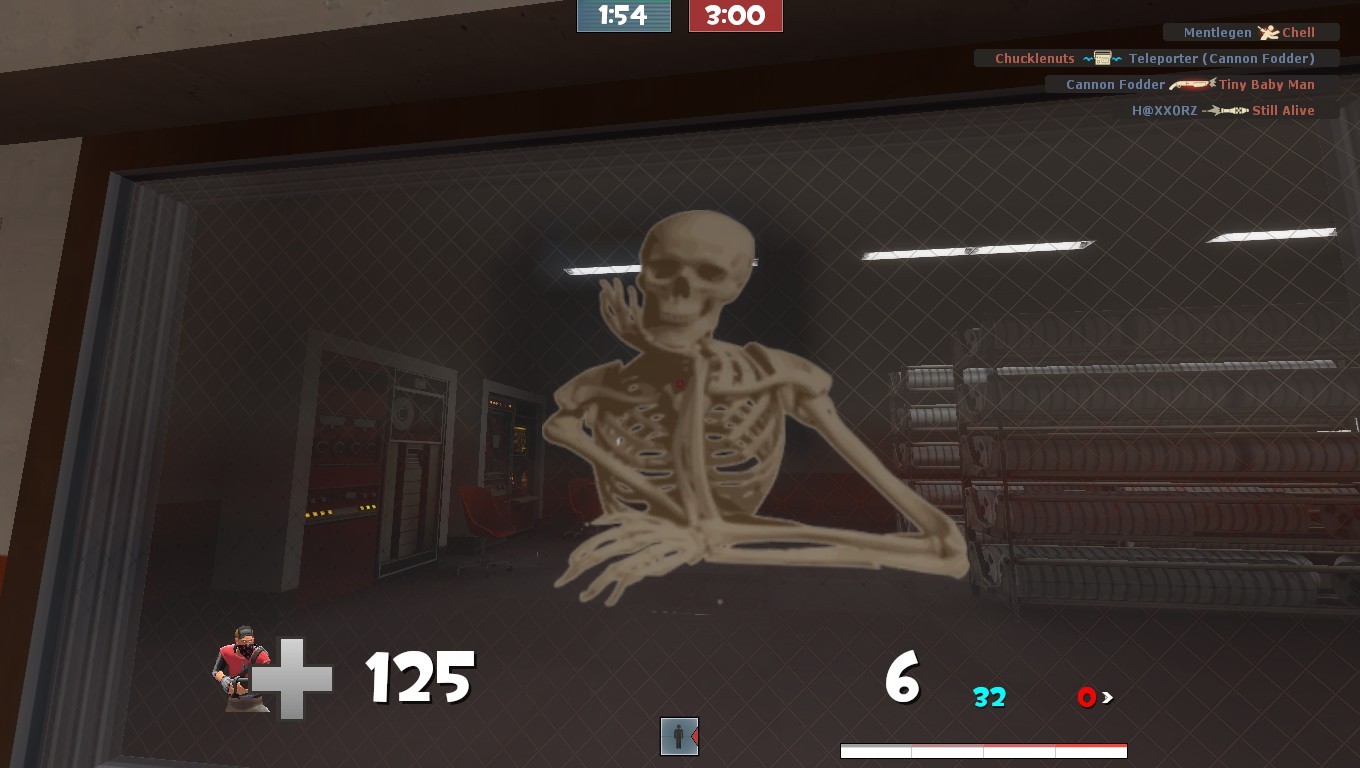Click the Chell name in the kill feed
This screenshot has width=1360, height=768.
(1297, 32)
